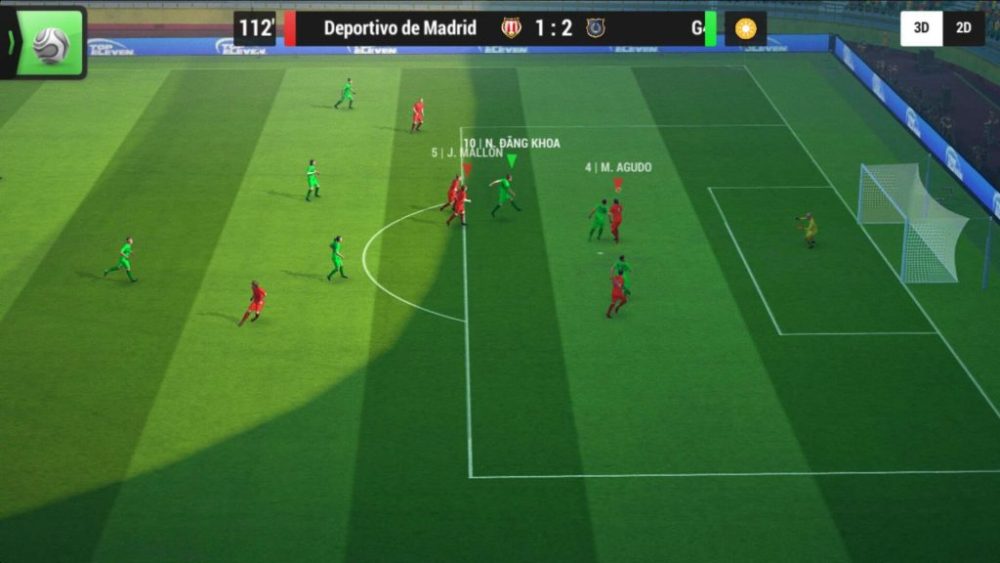Click the sun weather icon

tap(745, 28)
